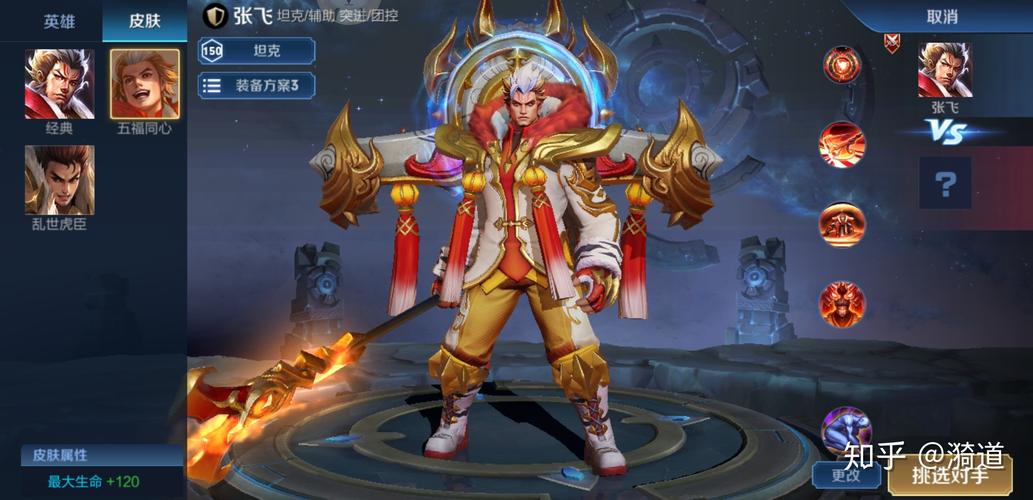
Task: Choose the question mark opponent slot
Action: [945, 182]
